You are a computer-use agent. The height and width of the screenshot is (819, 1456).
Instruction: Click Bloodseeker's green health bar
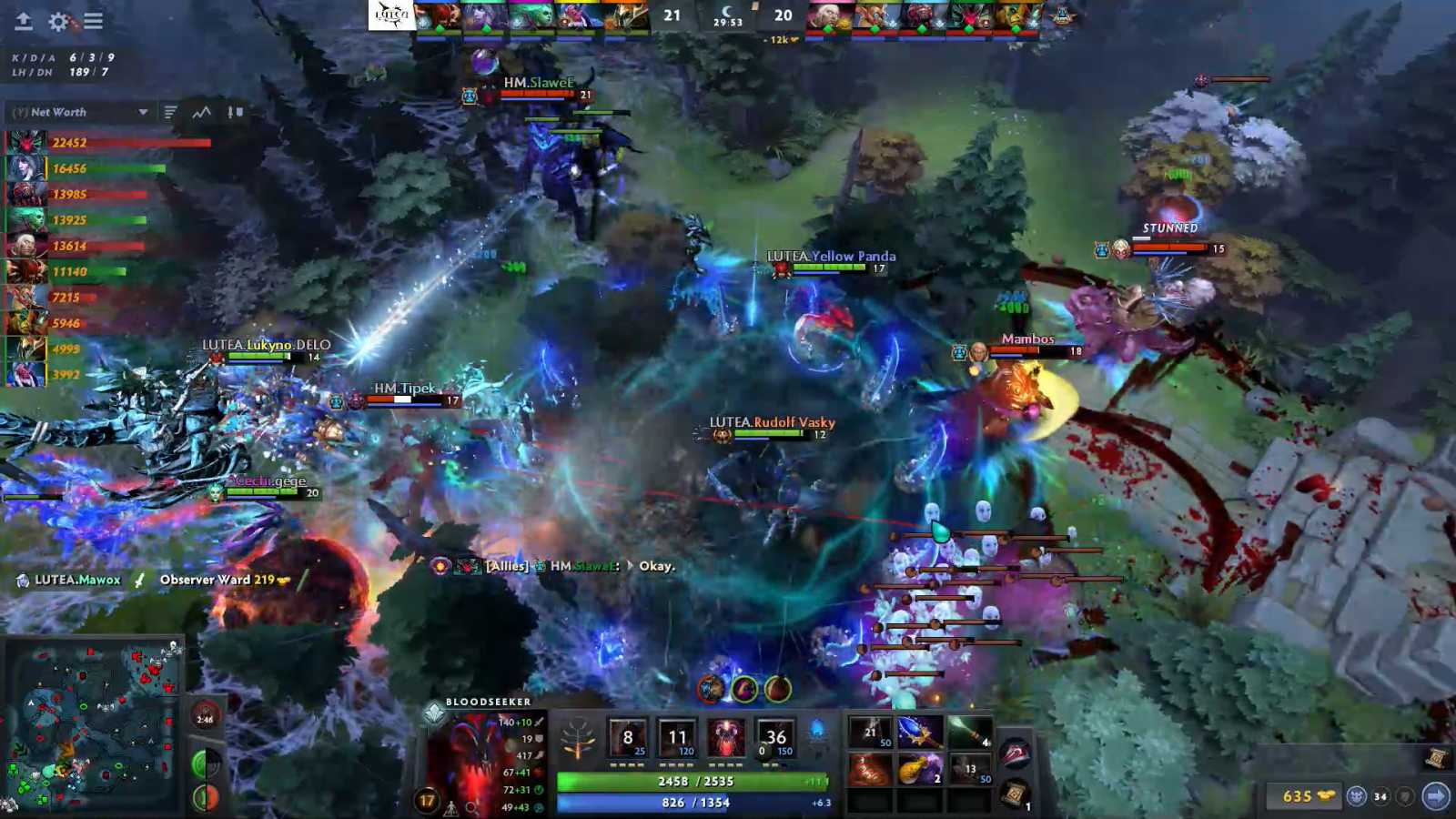click(x=692, y=780)
